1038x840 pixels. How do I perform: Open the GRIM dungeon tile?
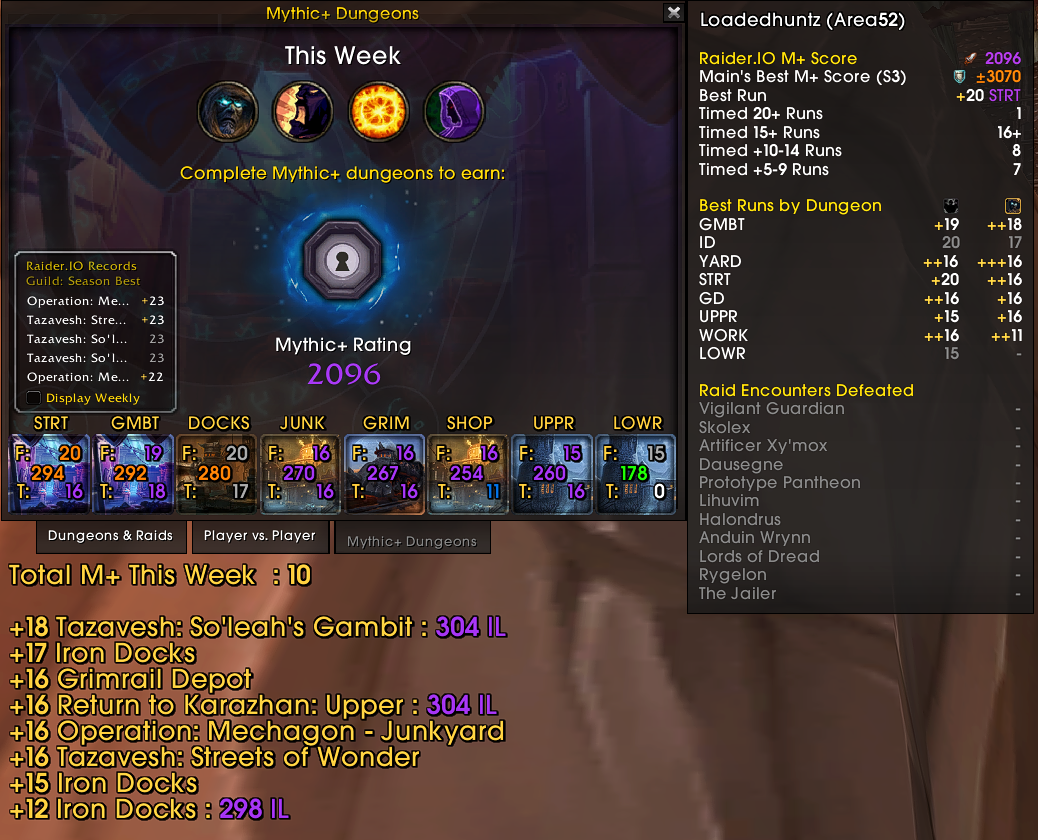386,473
